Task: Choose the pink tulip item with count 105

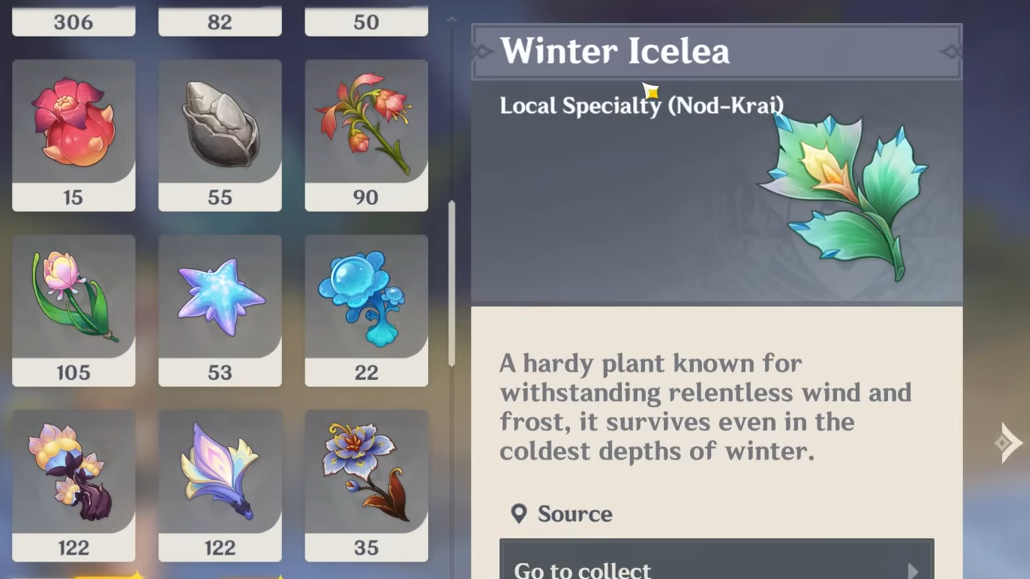Action: 73,309
